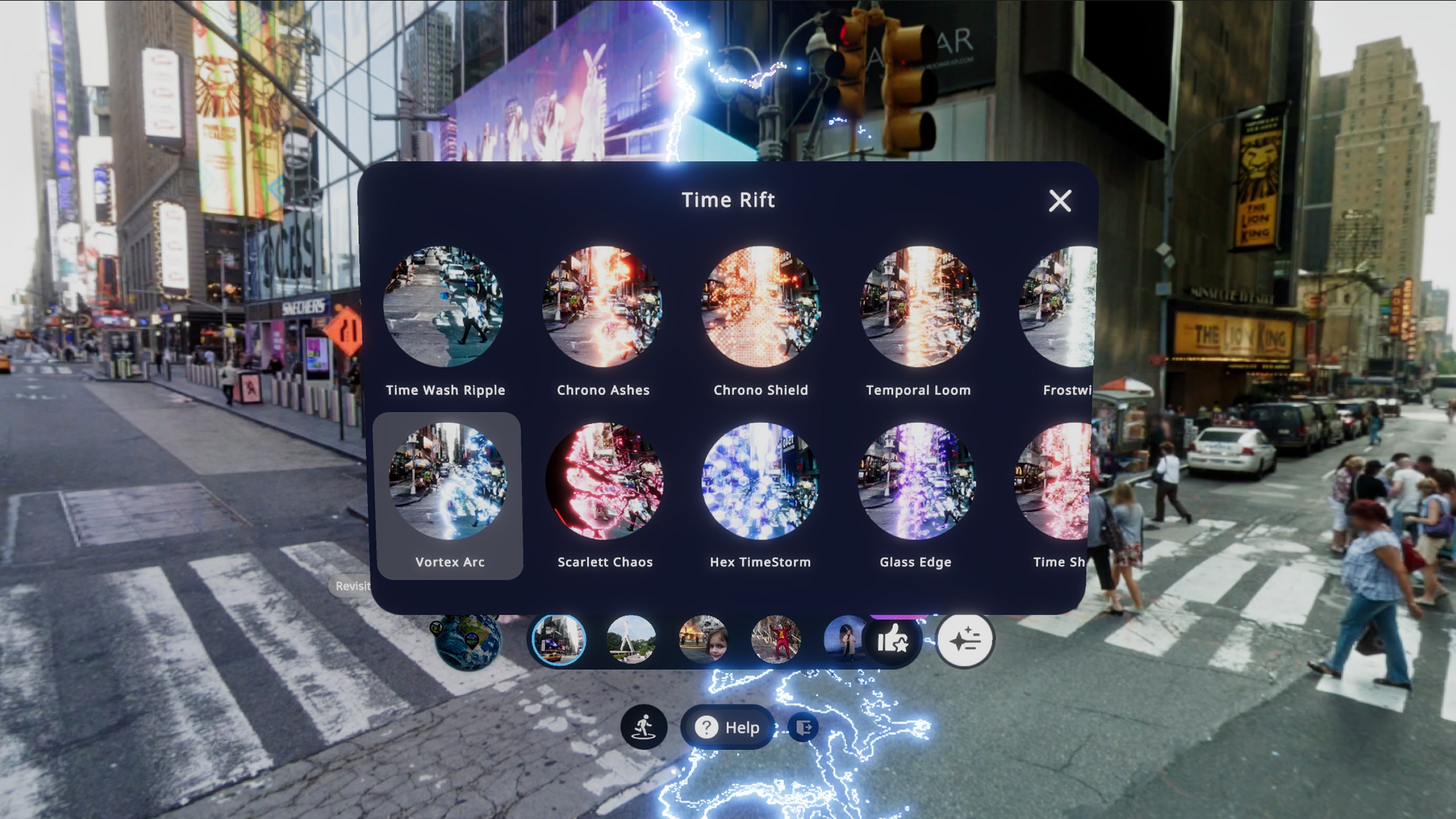Select the Time Wash Ripple effect
The width and height of the screenshot is (1456, 819).
[x=444, y=307]
